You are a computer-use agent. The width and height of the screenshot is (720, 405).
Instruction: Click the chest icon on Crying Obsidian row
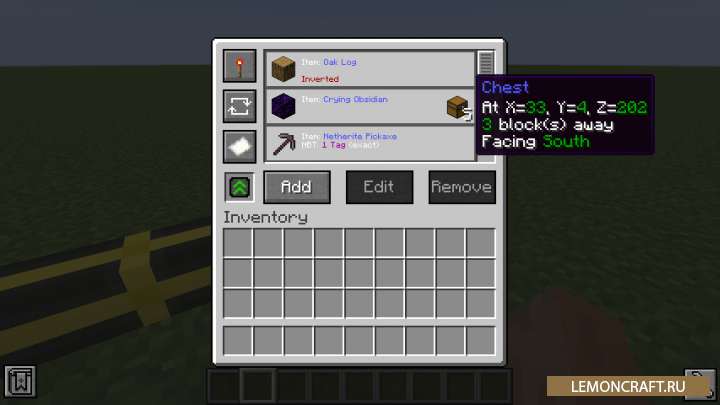(x=457, y=107)
